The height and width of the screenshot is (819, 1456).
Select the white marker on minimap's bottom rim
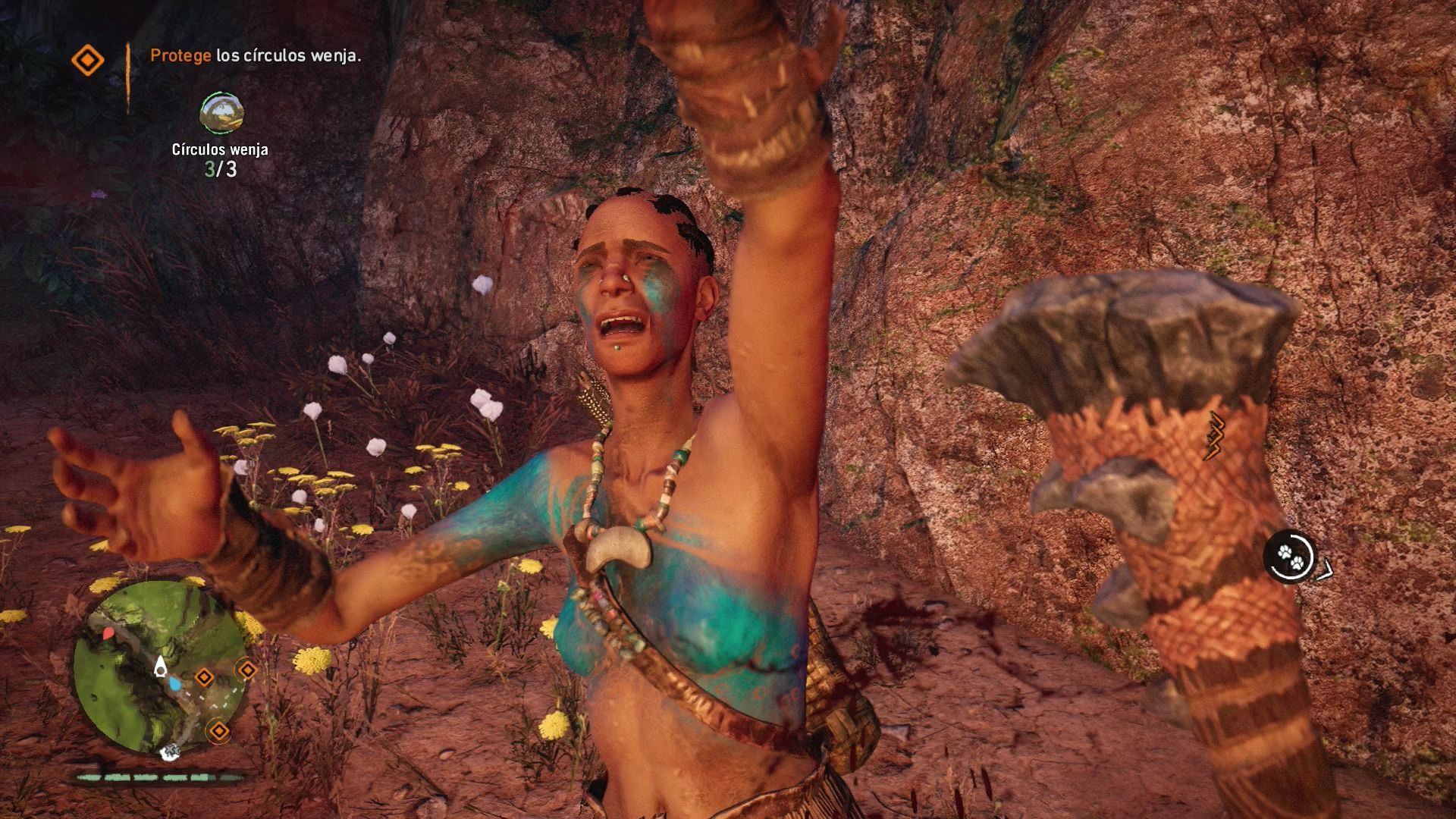tap(171, 751)
